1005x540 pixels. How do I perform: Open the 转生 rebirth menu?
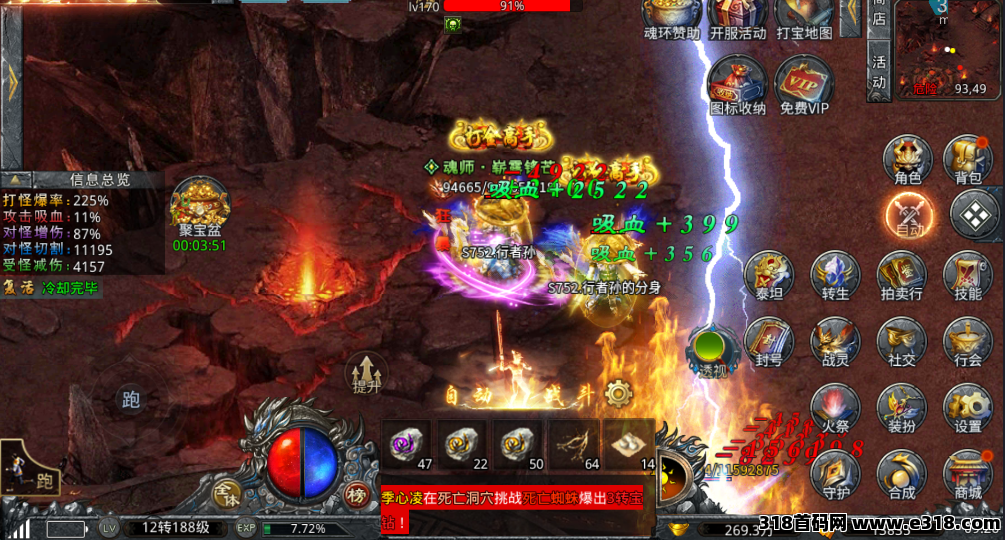click(x=835, y=274)
